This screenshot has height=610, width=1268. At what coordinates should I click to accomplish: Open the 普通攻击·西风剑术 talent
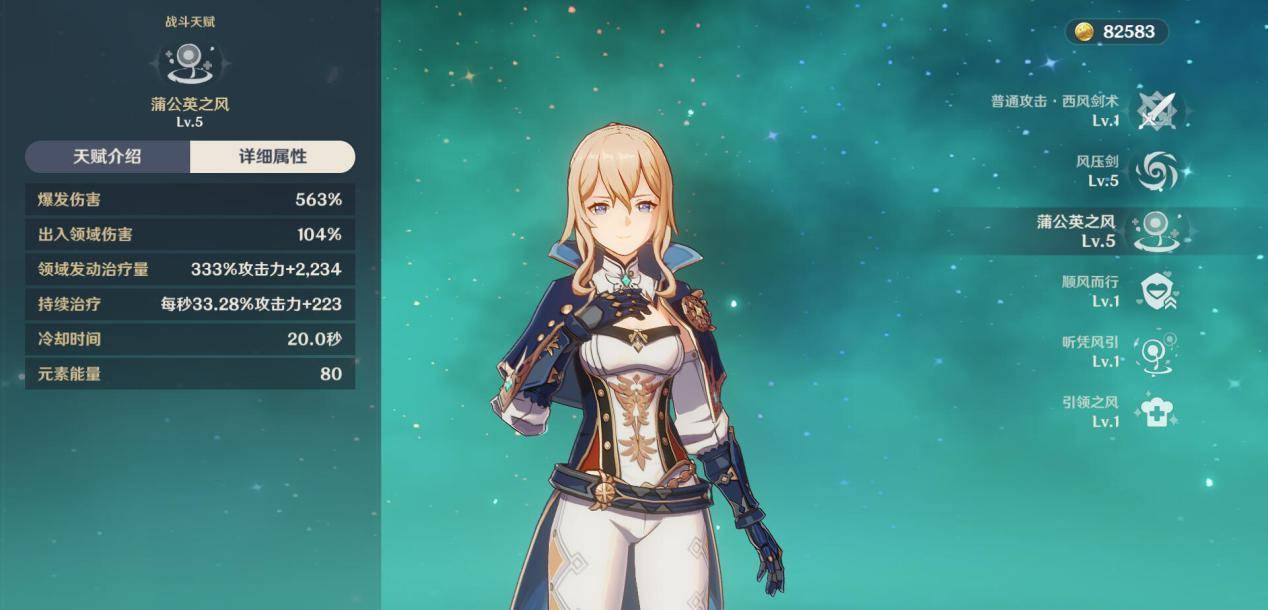1159,111
